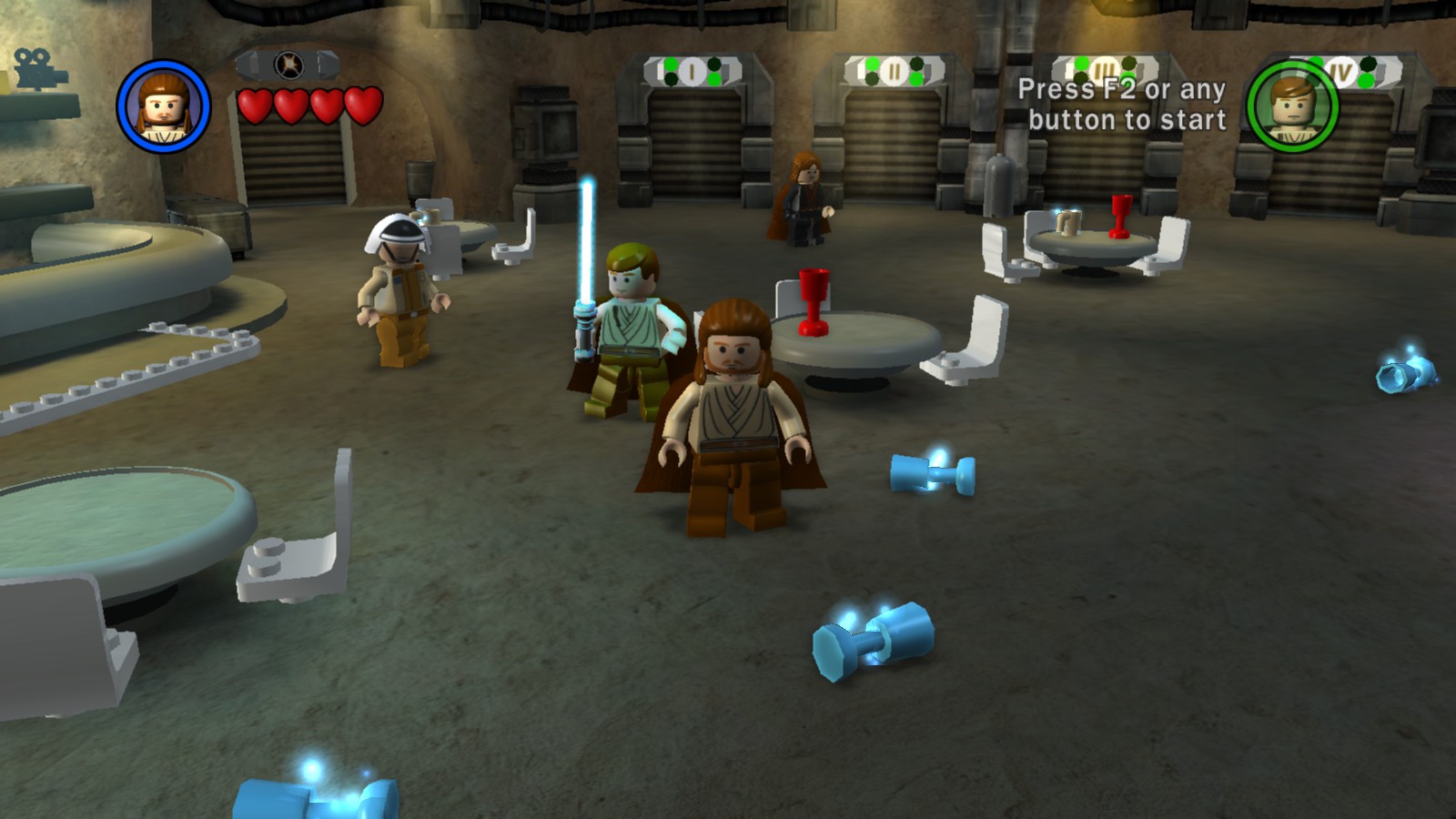This screenshot has height=819, width=1456.
Task: Toggle the green light on door marker I
Action: (671, 64)
